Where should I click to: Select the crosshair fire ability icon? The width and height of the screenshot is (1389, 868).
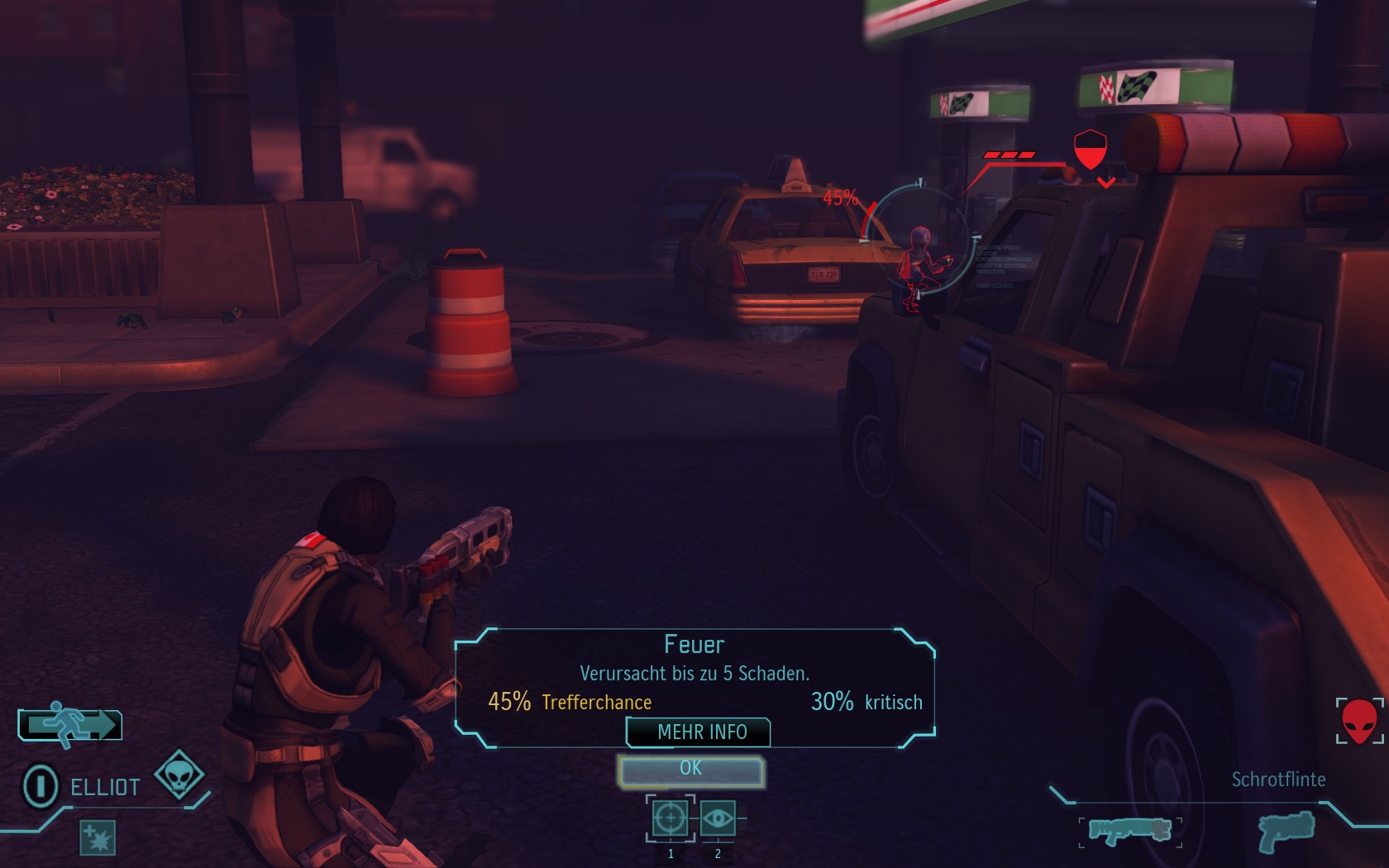point(669,818)
